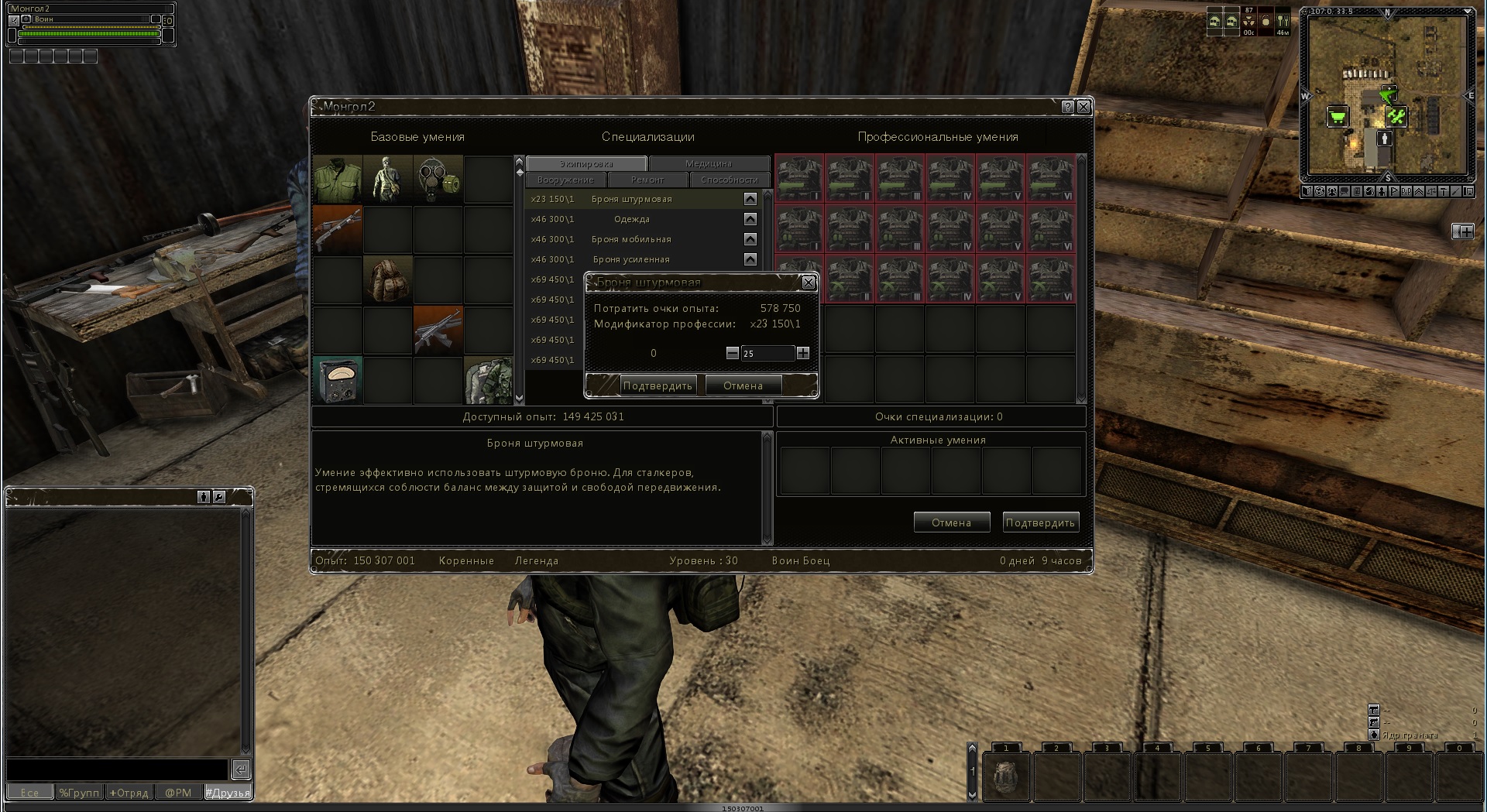Upgrade the Одежда specialization with its arrow
Image resolution: width=1487 pixels, height=812 pixels.
click(750, 219)
